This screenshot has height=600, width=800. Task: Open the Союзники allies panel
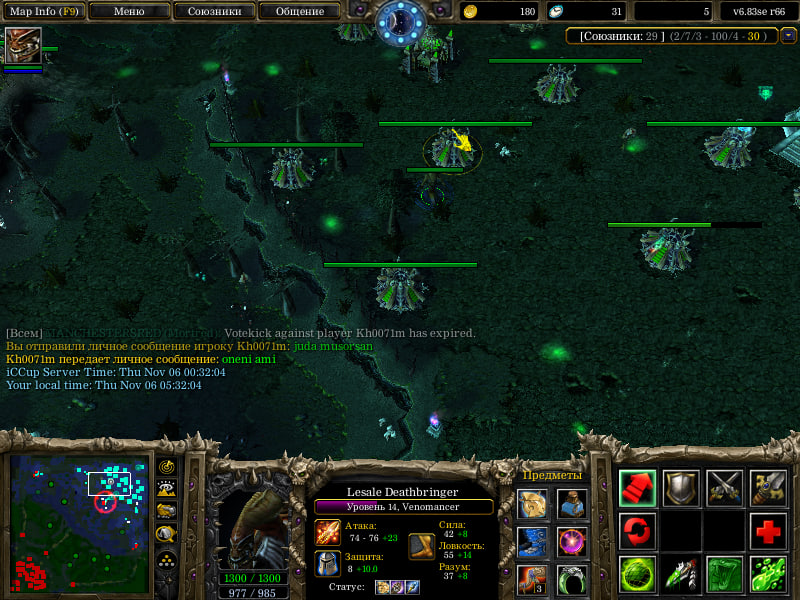213,11
